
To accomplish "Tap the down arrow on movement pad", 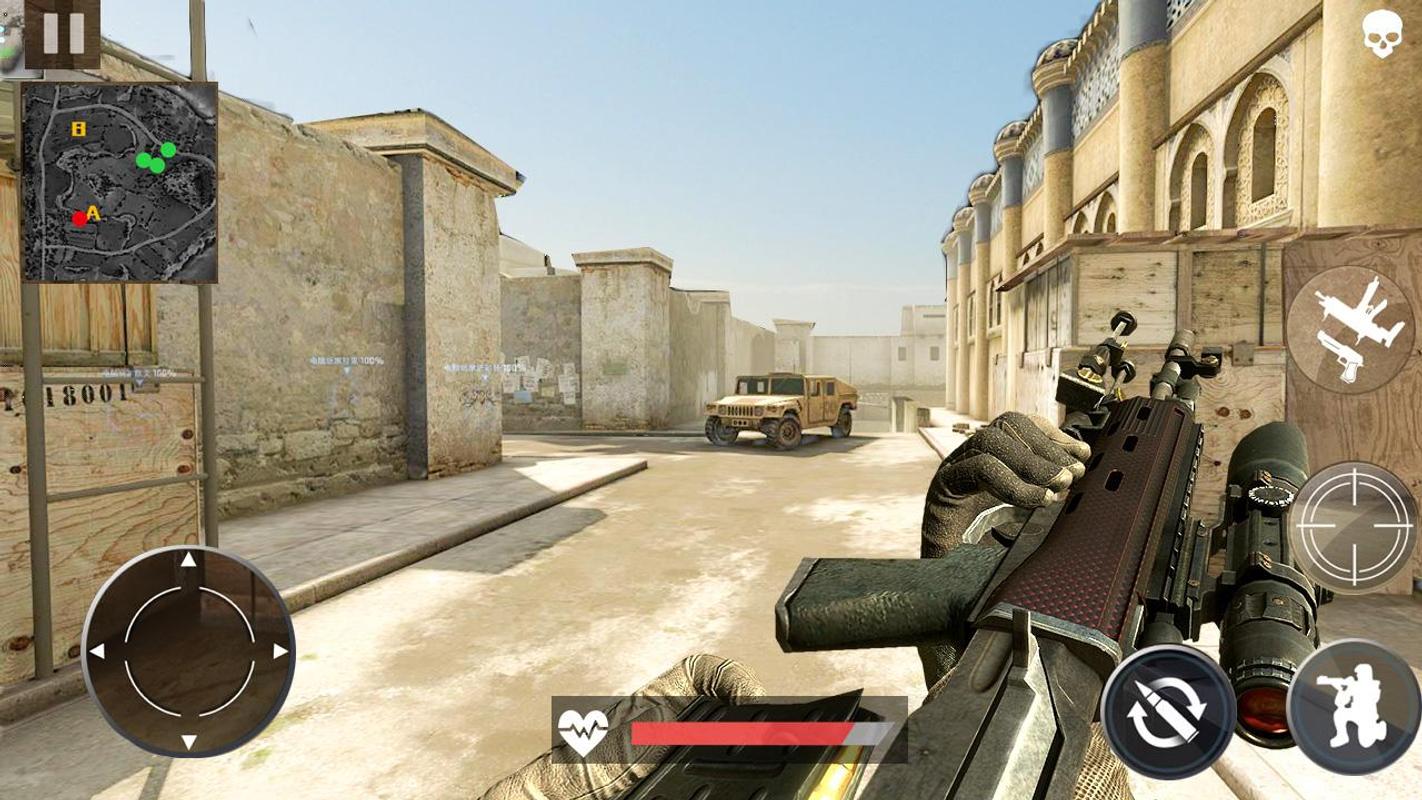I will coord(188,741).
